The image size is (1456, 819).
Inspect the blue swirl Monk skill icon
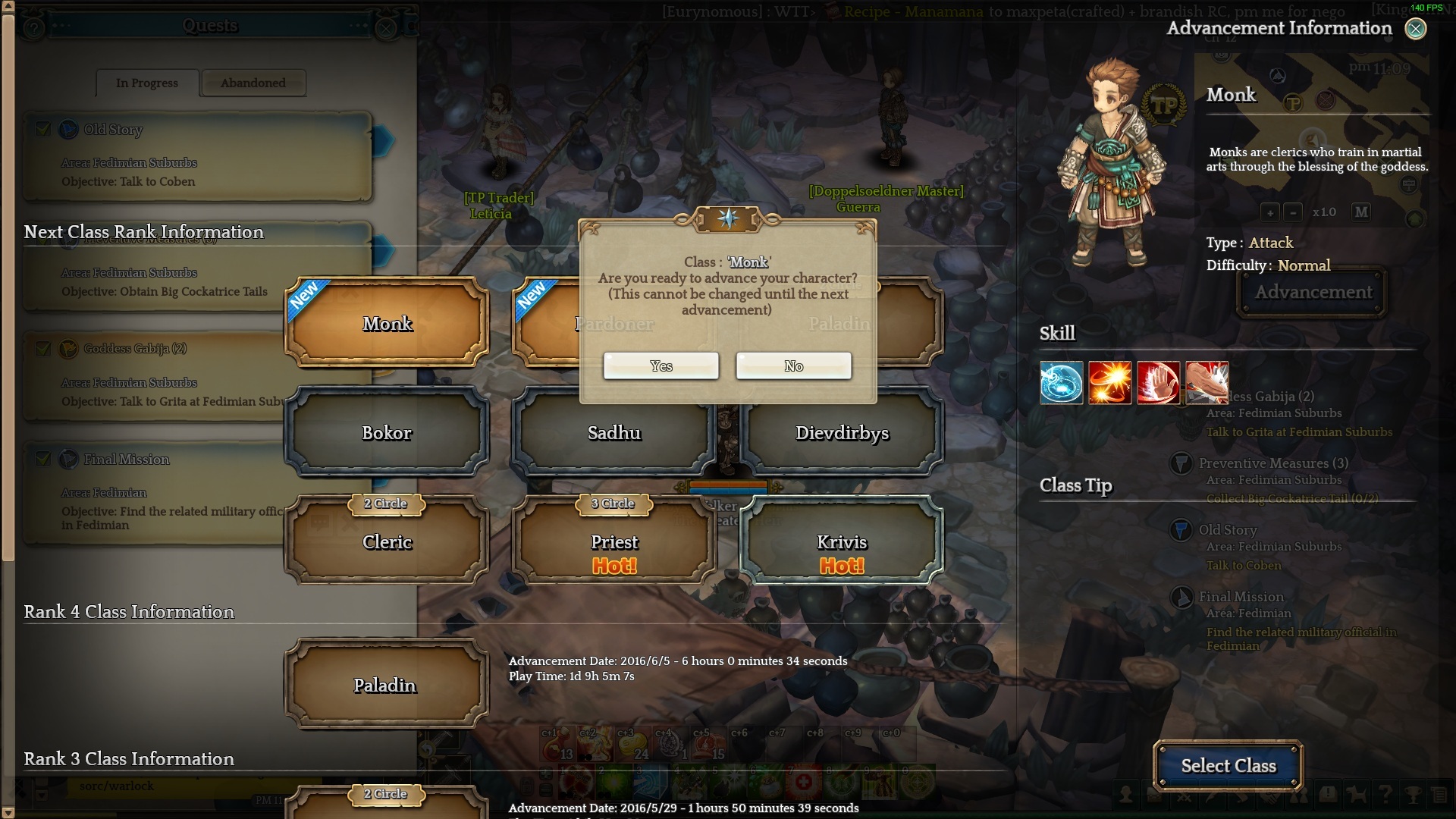1061,382
